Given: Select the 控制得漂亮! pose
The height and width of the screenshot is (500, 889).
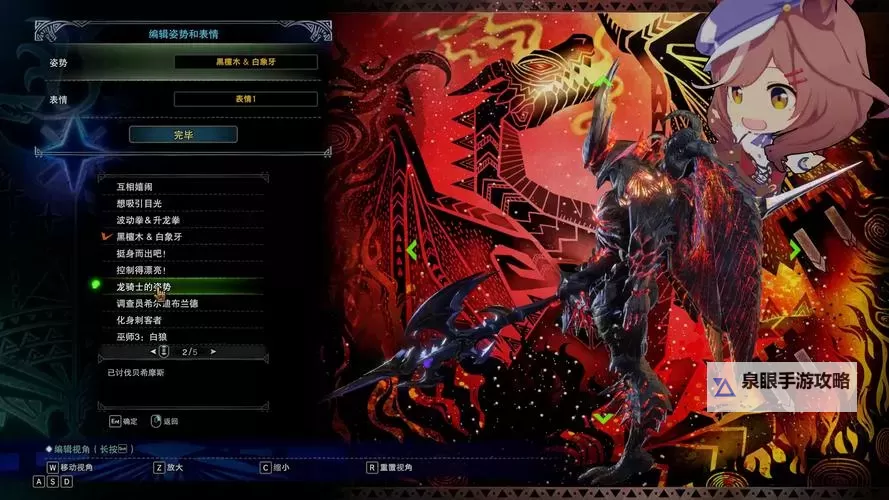Looking at the screenshot, I should click(x=141, y=270).
